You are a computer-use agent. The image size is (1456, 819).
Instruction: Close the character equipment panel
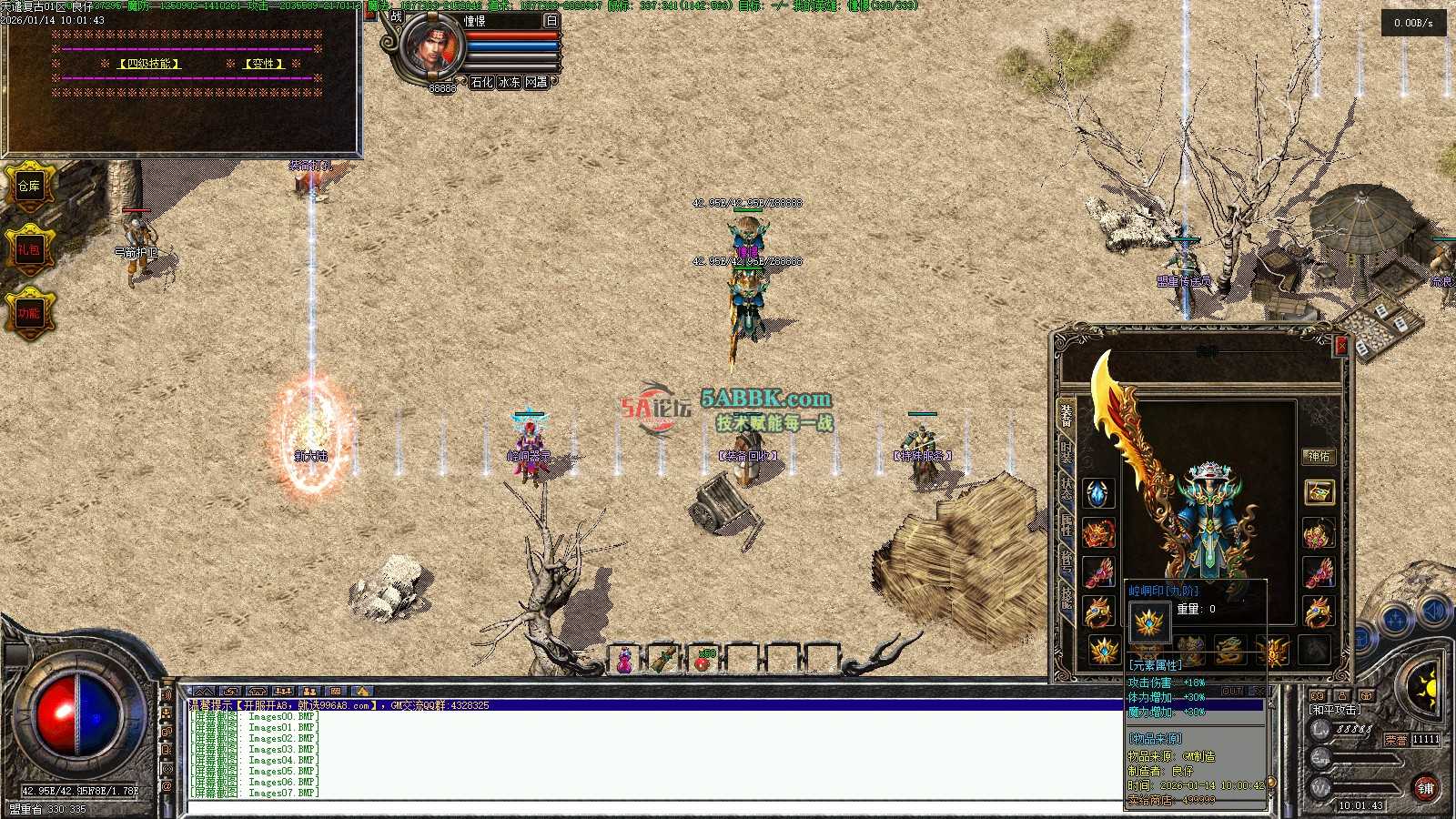click(x=1340, y=346)
